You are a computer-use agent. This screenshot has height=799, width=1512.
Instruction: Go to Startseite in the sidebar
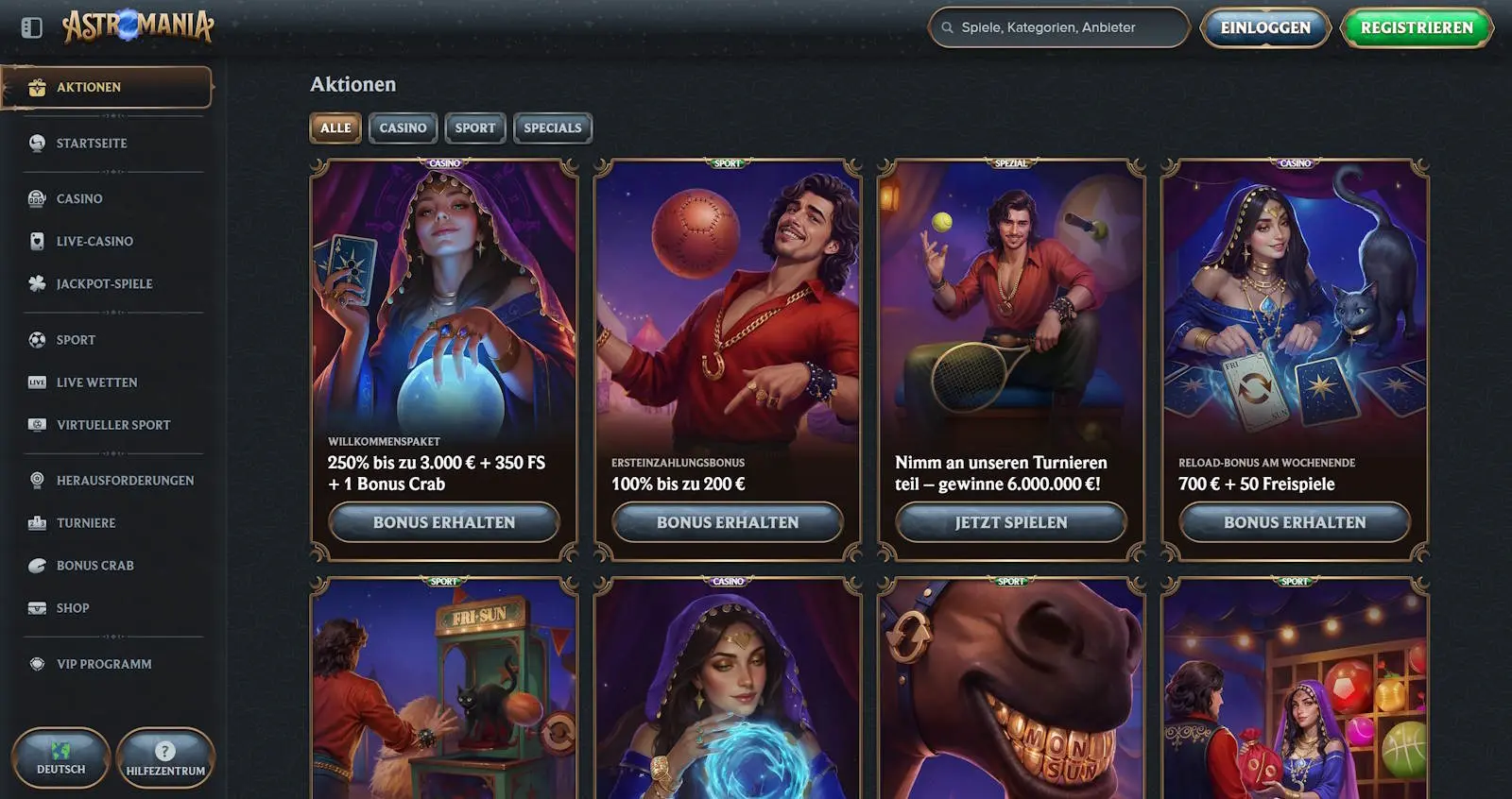click(92, 144)
